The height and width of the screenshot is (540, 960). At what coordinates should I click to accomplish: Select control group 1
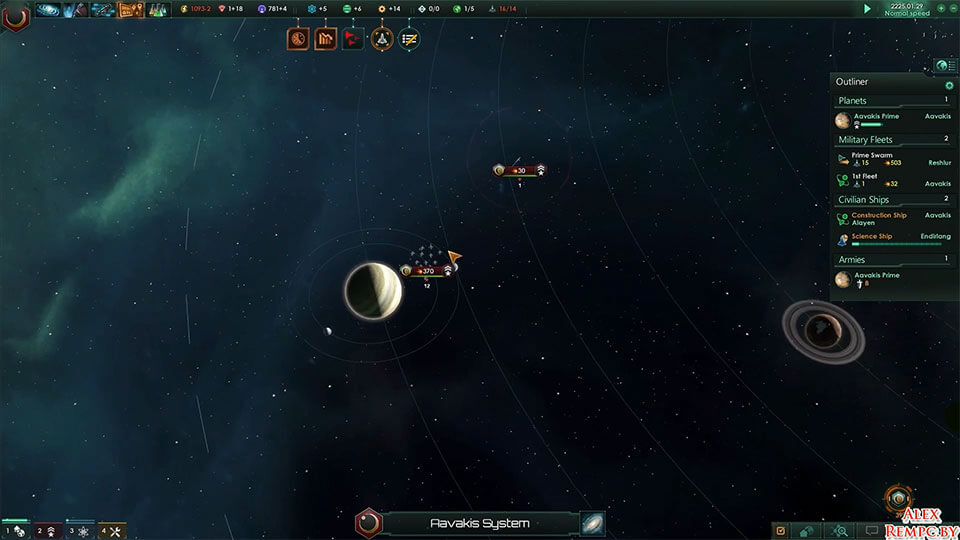14,531
